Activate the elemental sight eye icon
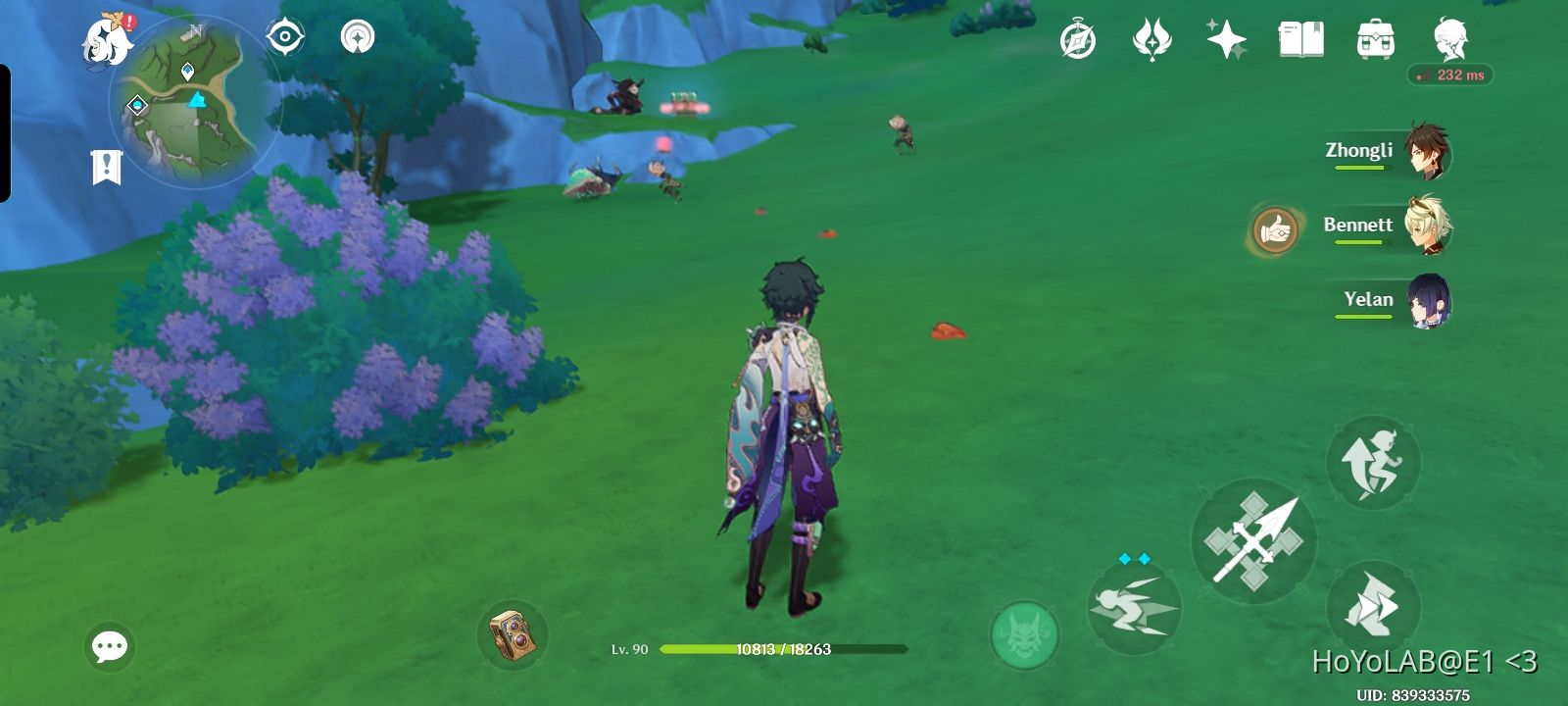This screenshot has height=706, width=1568. click(283, 36)
